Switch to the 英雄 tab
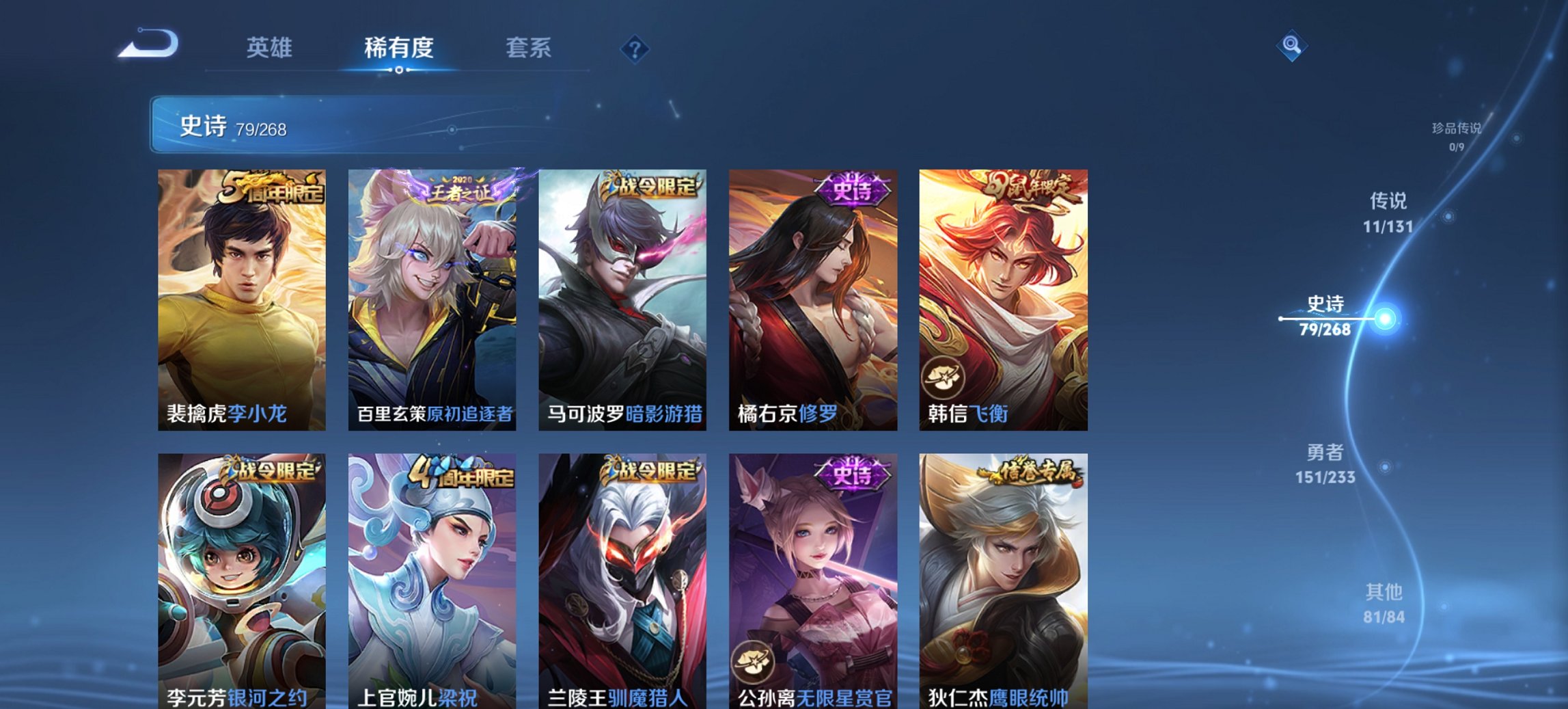 (x=271, y=47)
